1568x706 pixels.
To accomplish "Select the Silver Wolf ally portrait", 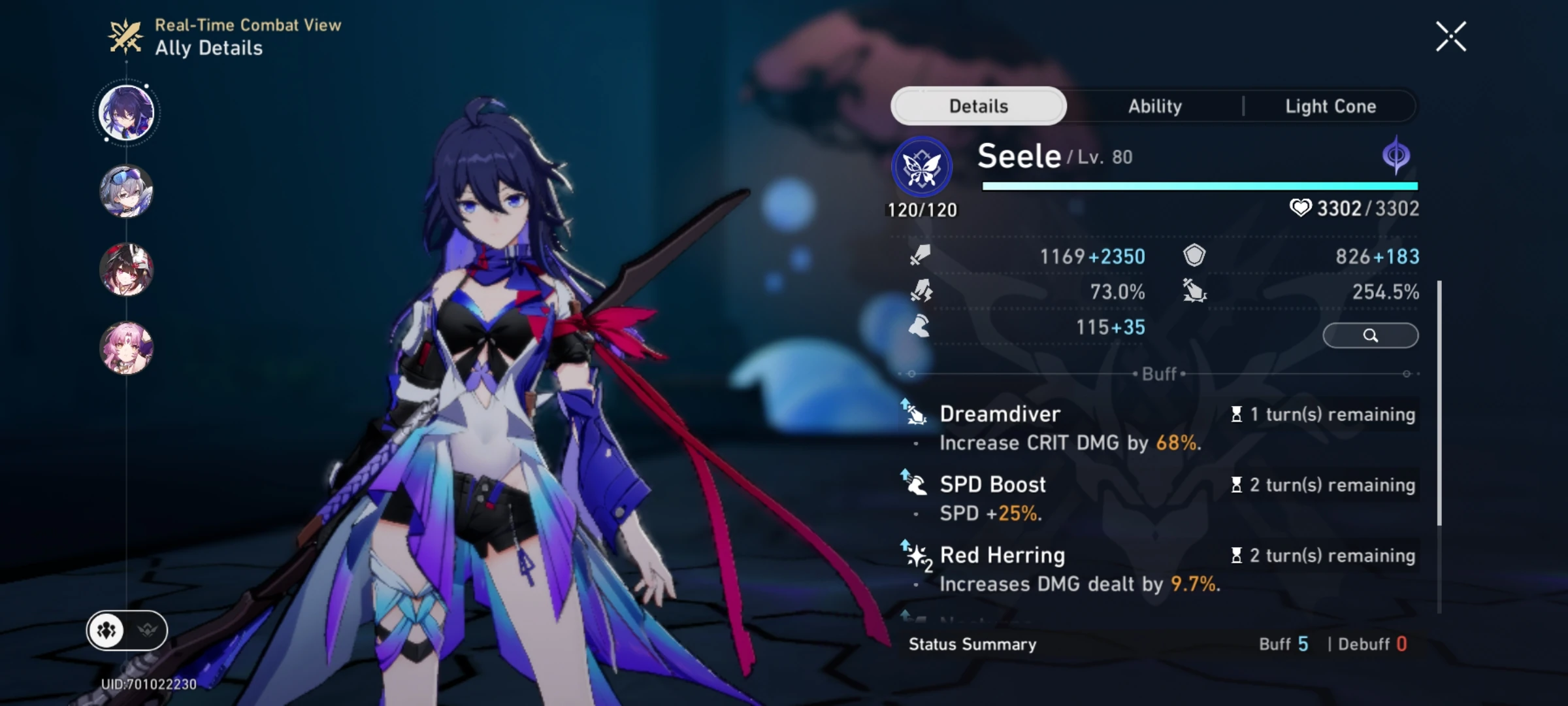I will 126,193.
